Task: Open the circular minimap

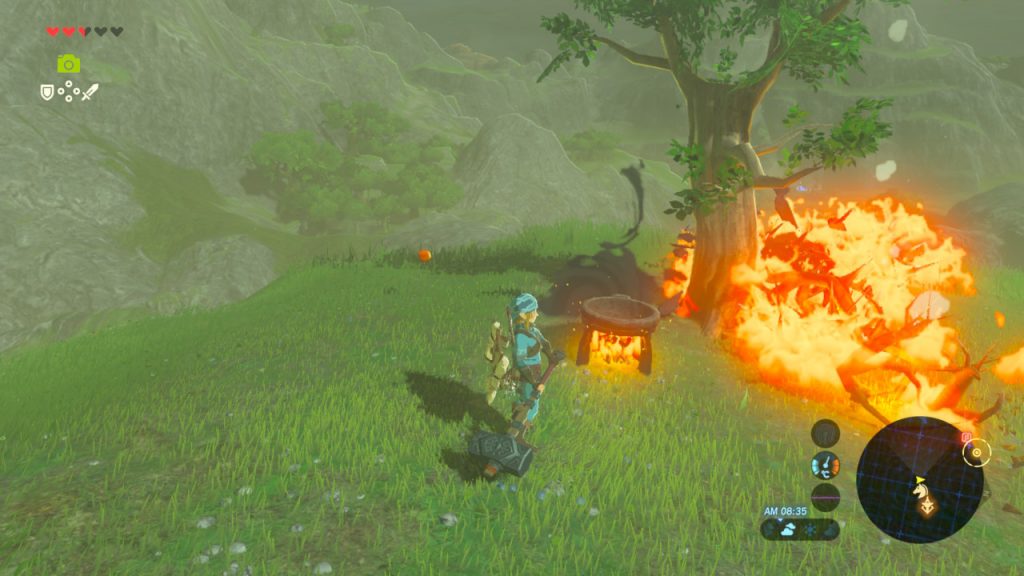Action: [920, 479]
